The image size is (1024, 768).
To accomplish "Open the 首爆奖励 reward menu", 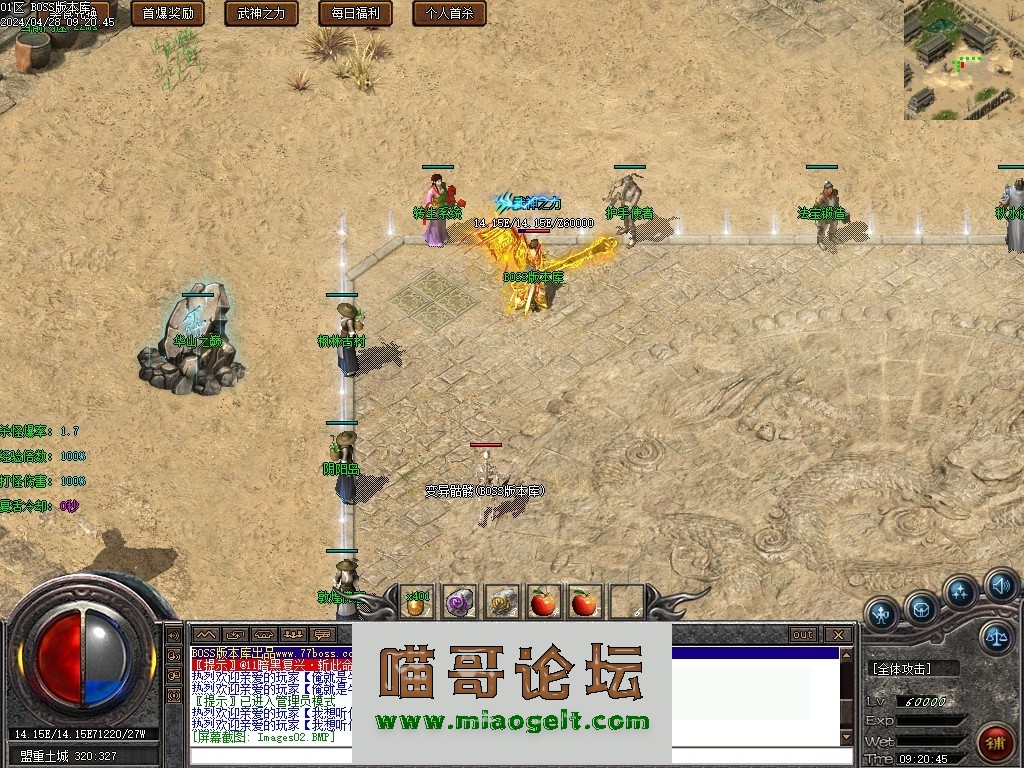I will click(168, 13).
